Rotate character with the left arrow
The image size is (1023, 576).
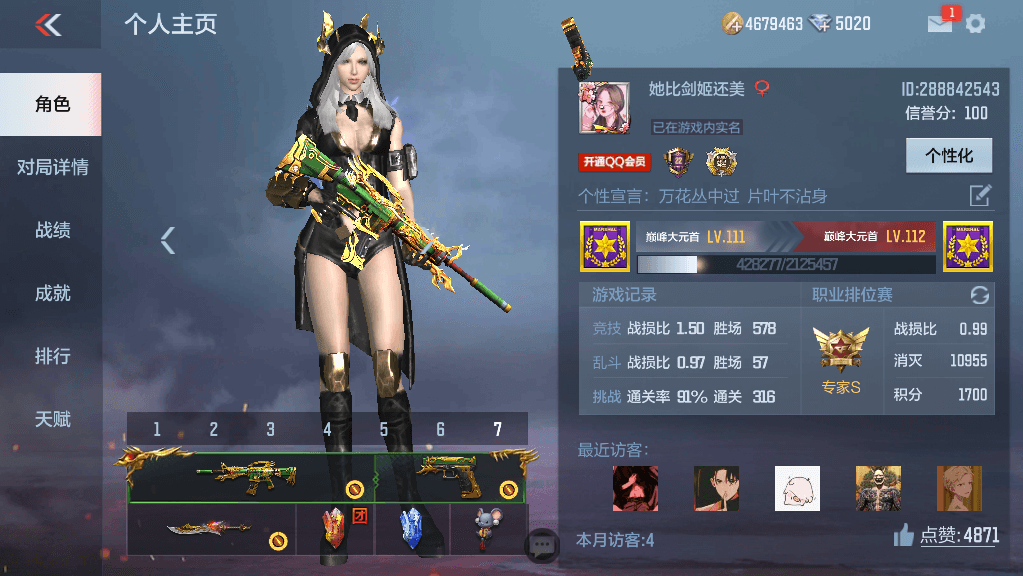pos(168,240)
